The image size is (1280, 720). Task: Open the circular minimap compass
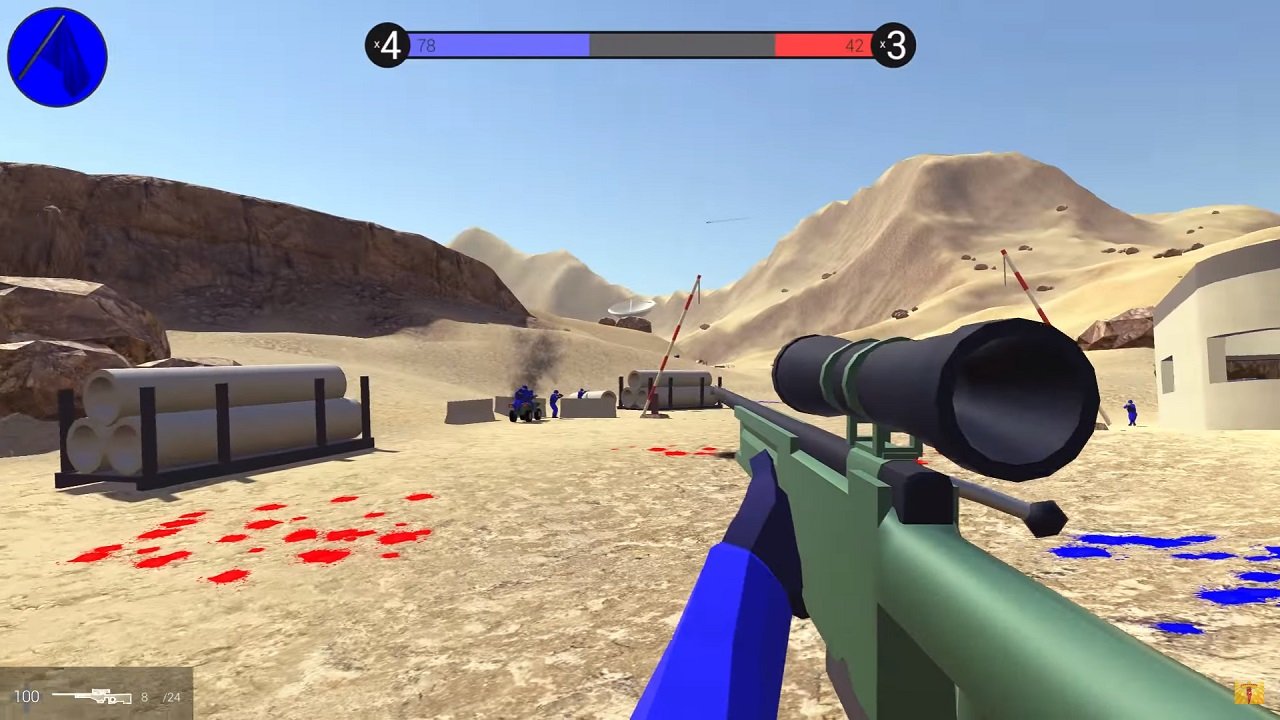[x=57, y=56]
